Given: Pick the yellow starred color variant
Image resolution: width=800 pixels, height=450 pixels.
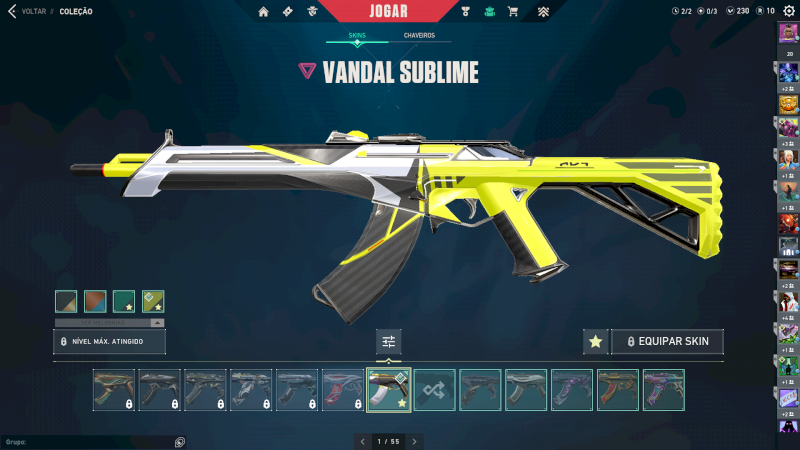Looking at the screenshot, I should click(x=153, y=301).
